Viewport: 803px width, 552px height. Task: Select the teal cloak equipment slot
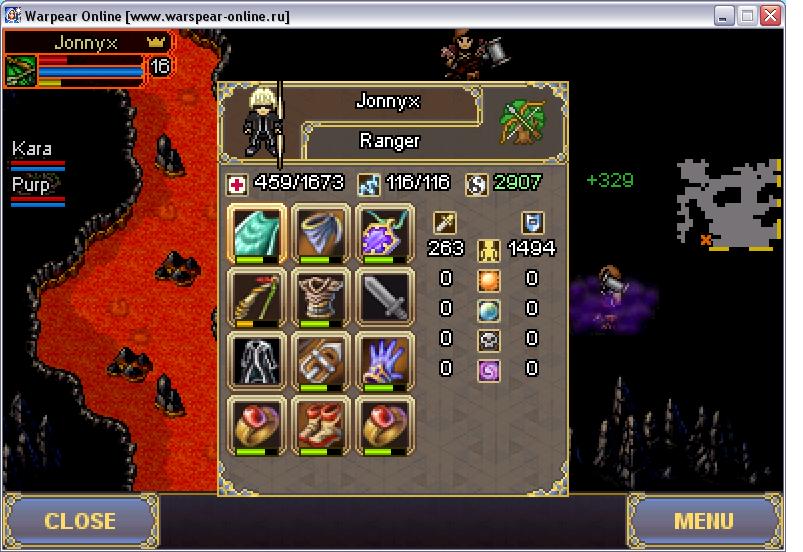256,233
